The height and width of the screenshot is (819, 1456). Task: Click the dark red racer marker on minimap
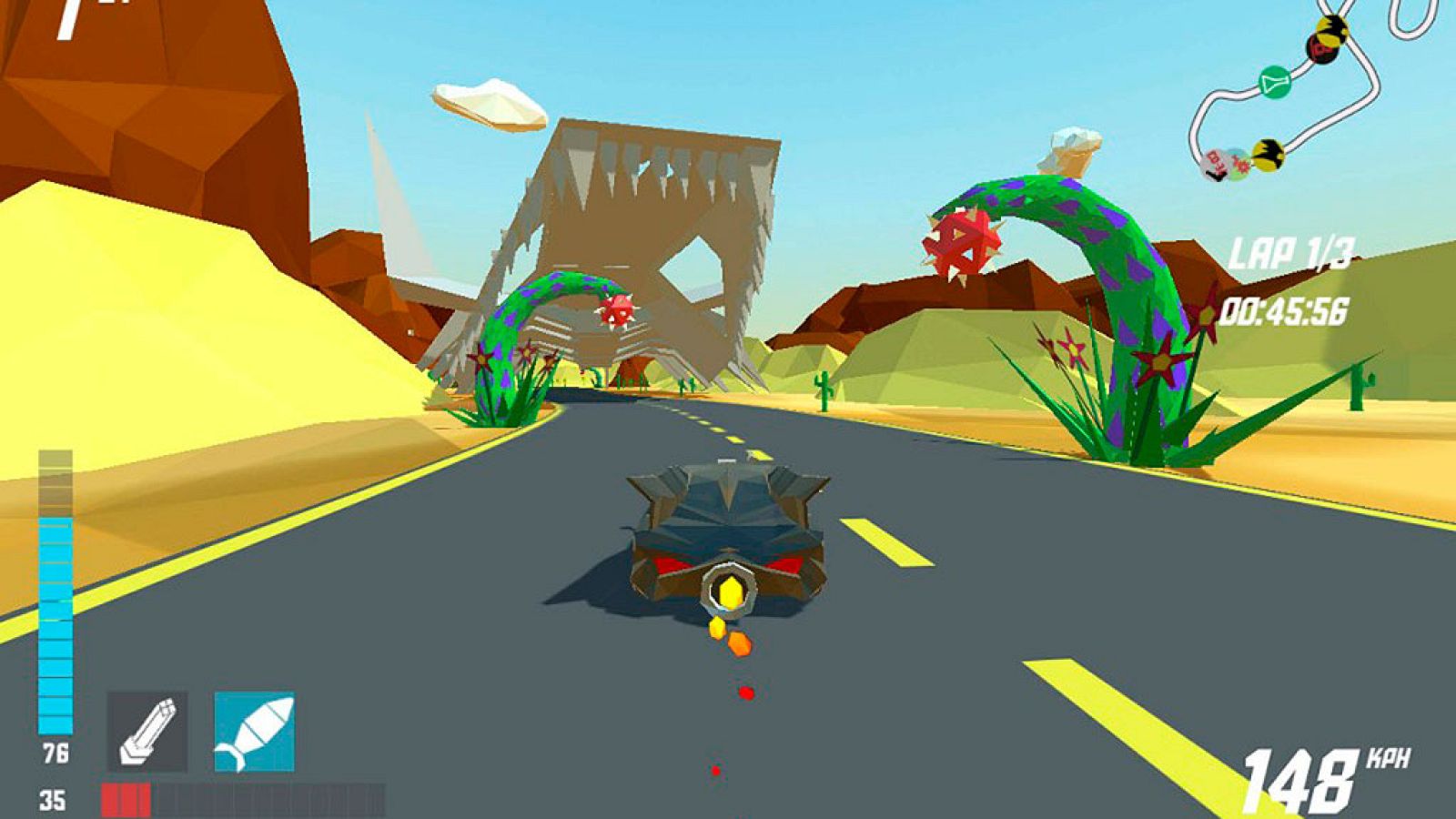click(x=1321, y=50)
